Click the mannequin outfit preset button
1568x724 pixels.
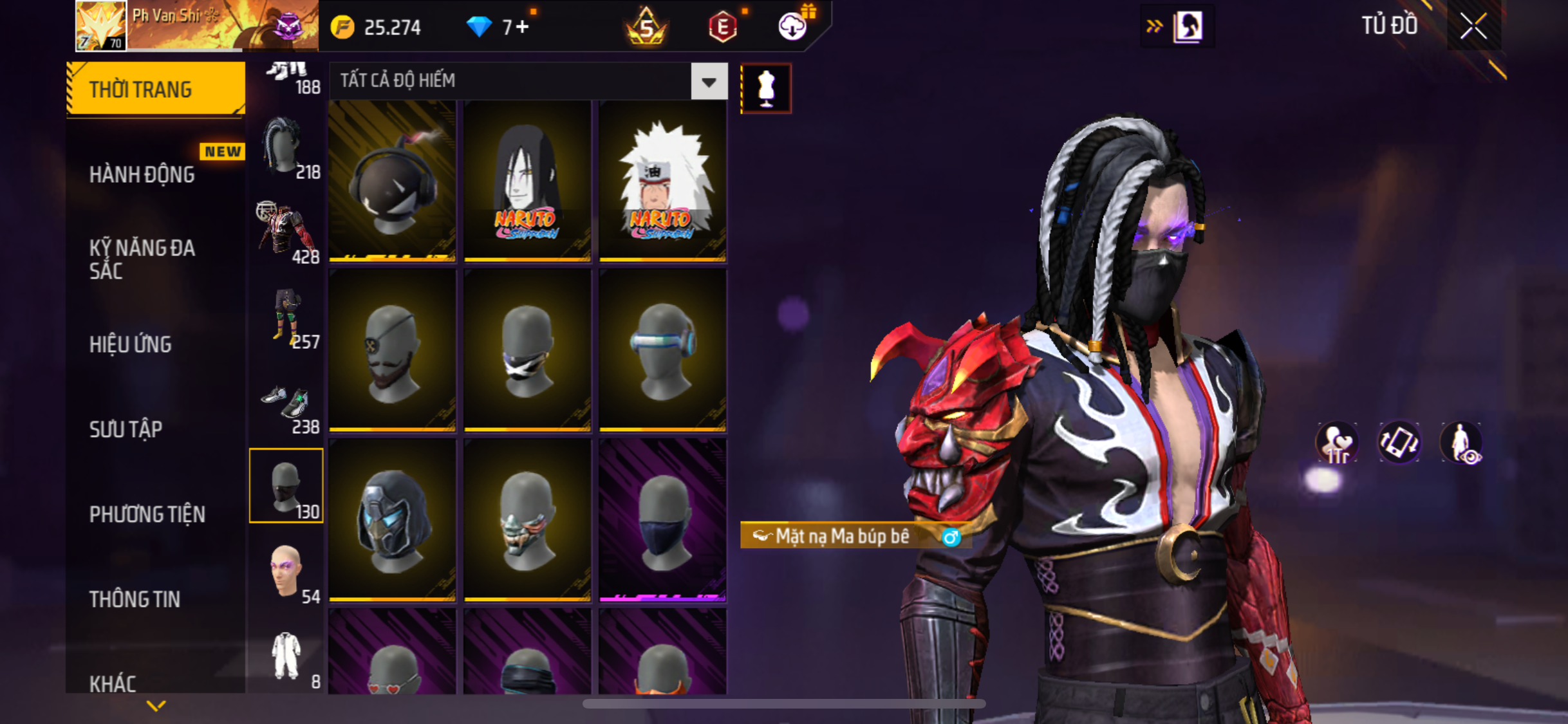click(765, 88)
